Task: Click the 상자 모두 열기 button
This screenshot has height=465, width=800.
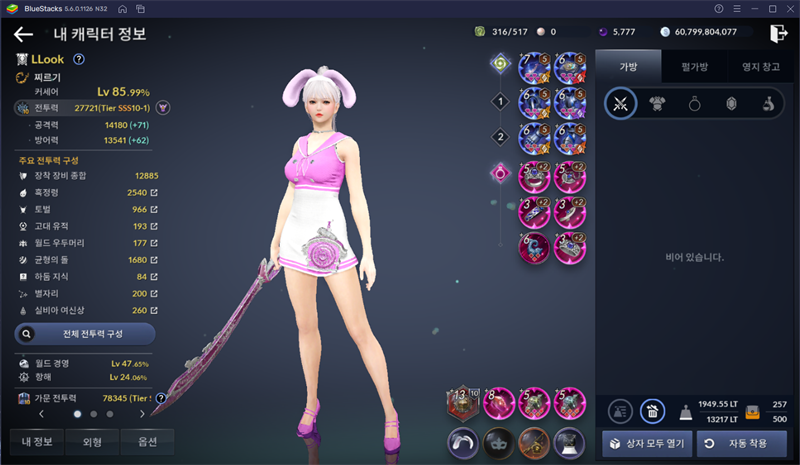Action: 643,442
